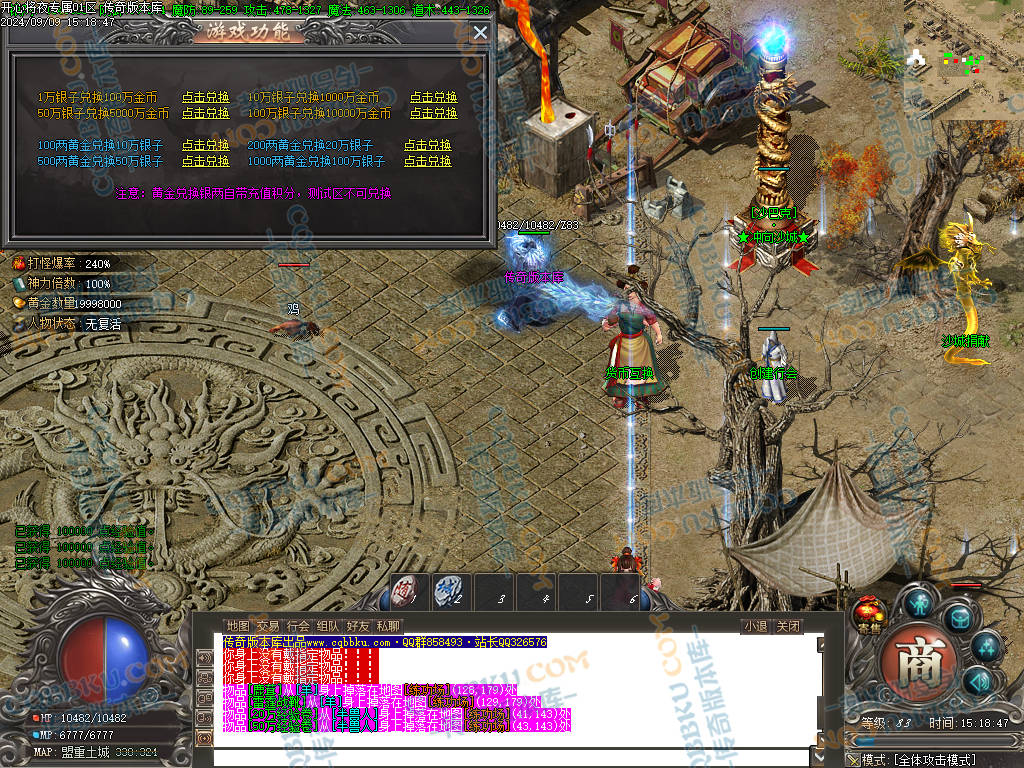Open the 组队 team tab
The height and width of the screenshot is (768, 1024).
pos(328,626)
